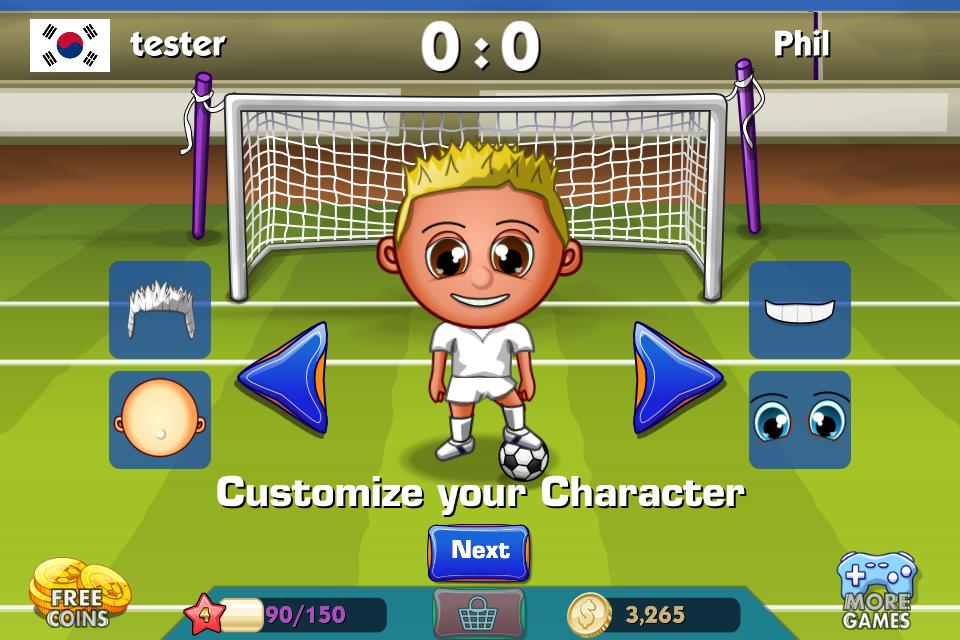Get Free Coins
Viewport: 960px width, 640px height.
[x=78, y=592]
